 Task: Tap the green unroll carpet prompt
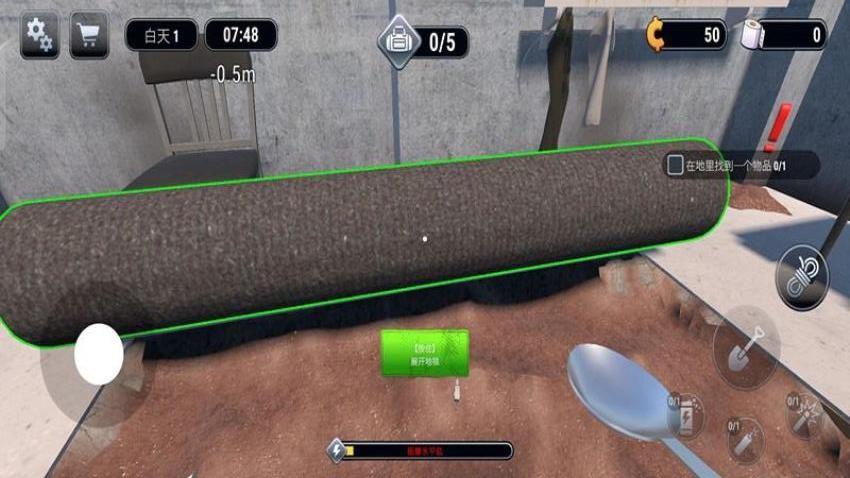(x=425, y=353)
